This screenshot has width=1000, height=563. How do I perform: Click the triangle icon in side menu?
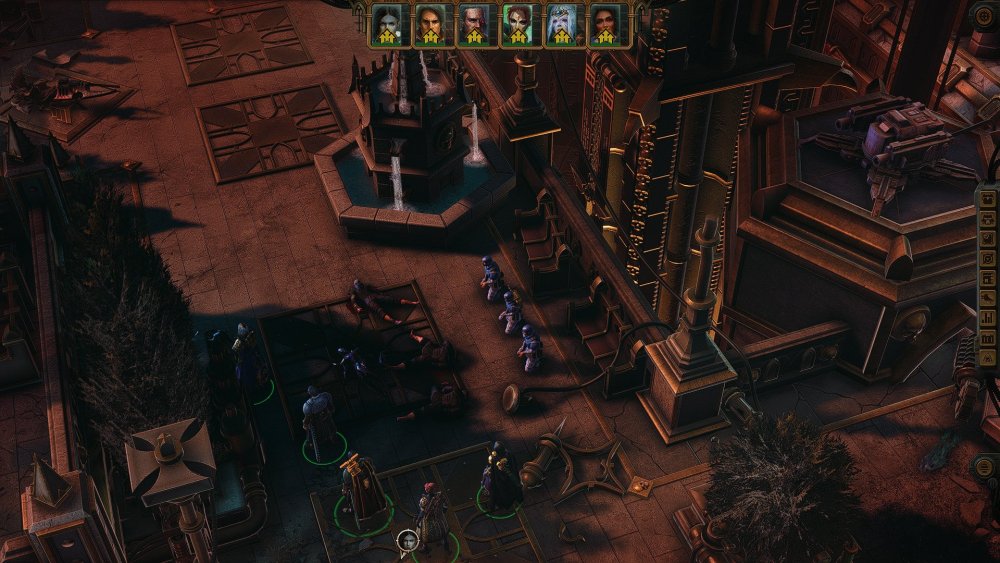pyautogui.click(x=988, y=358)
